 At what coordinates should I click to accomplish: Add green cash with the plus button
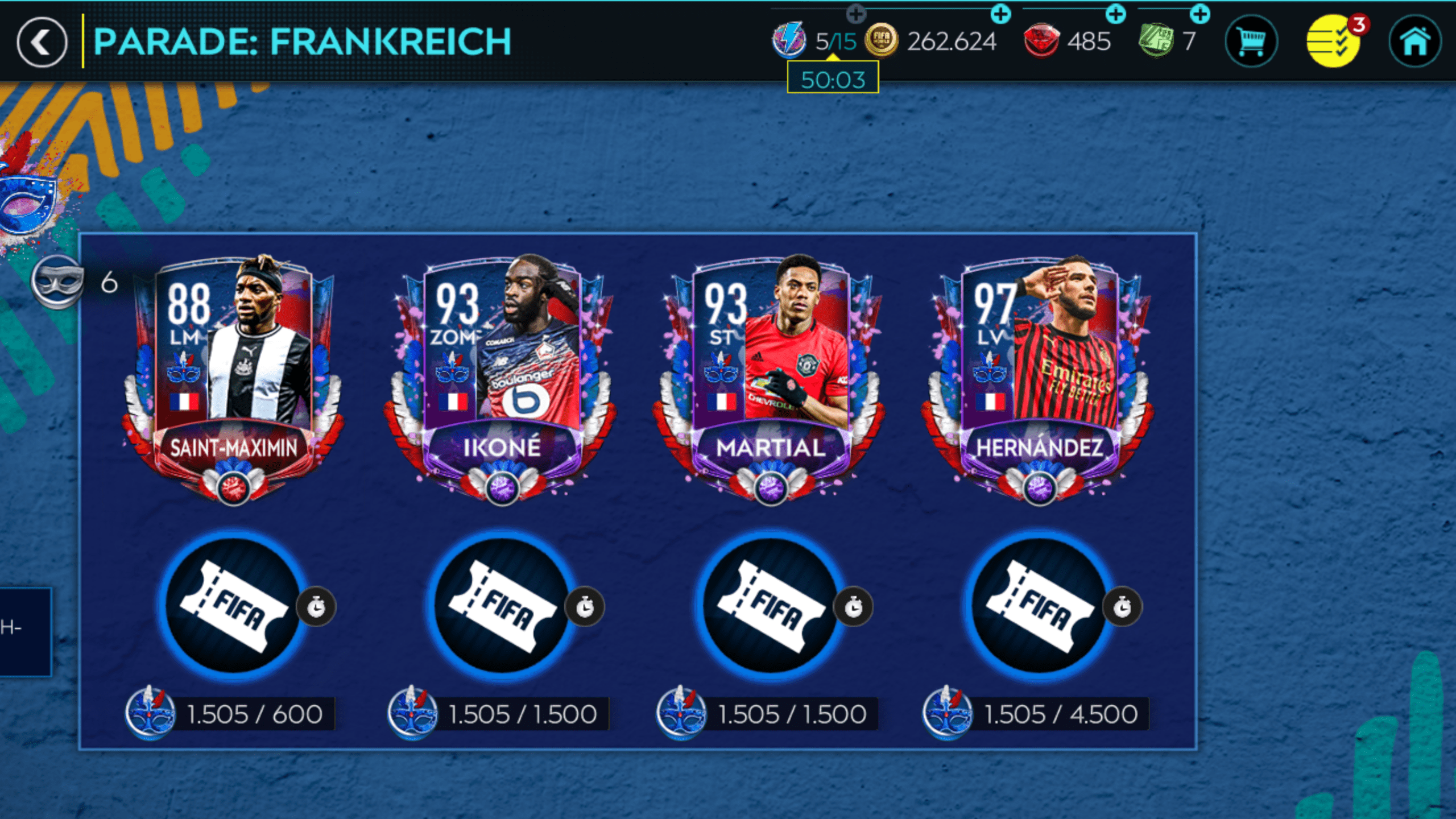coord(1199,14)
